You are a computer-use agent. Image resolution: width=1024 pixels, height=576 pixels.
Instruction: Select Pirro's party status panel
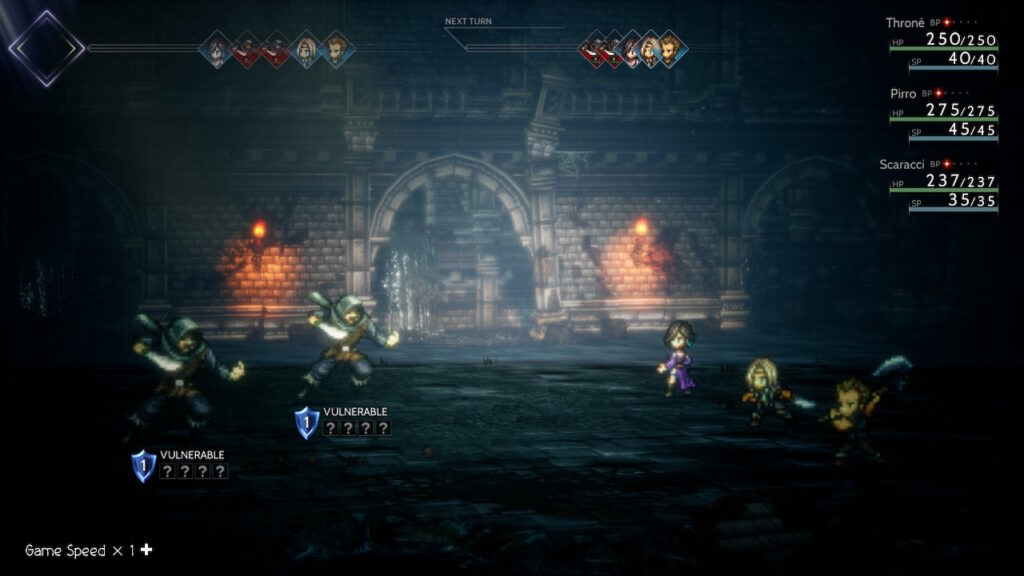[942, 116]
